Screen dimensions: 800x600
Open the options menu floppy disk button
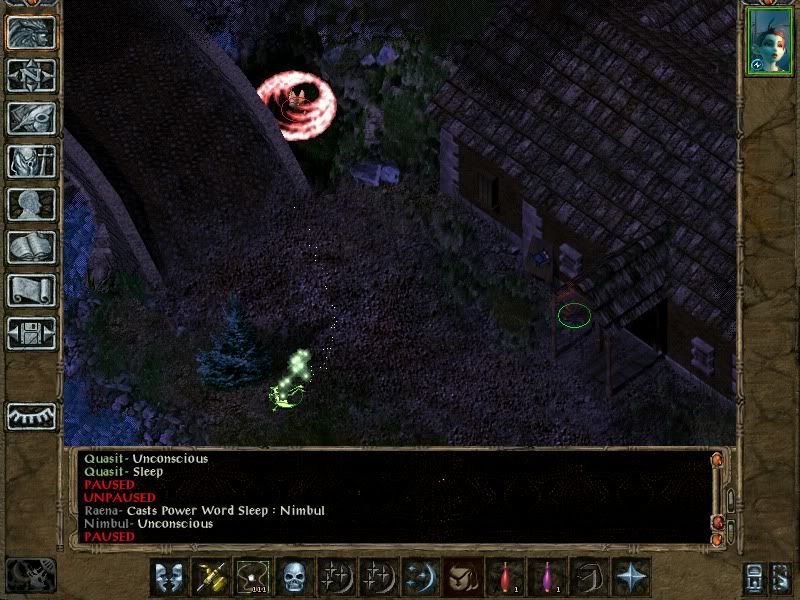31,333
